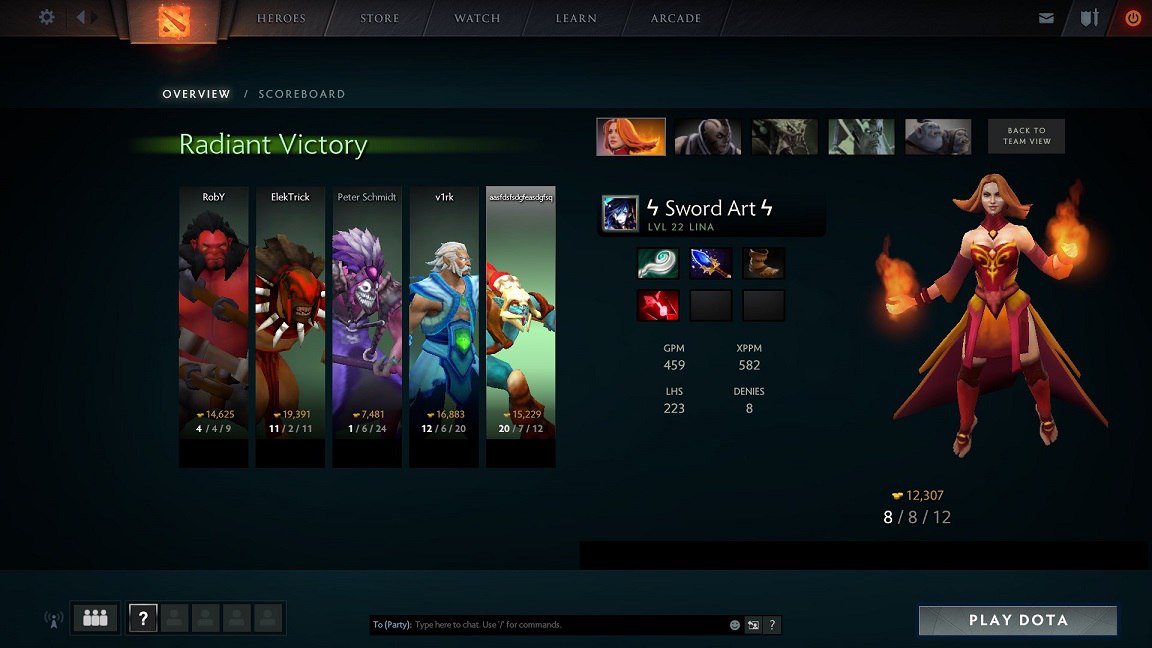Viewport: 1152px width, 648px height.
Task: Open the friends list icon
Action: pyautogui.click(x=95, y=618)
